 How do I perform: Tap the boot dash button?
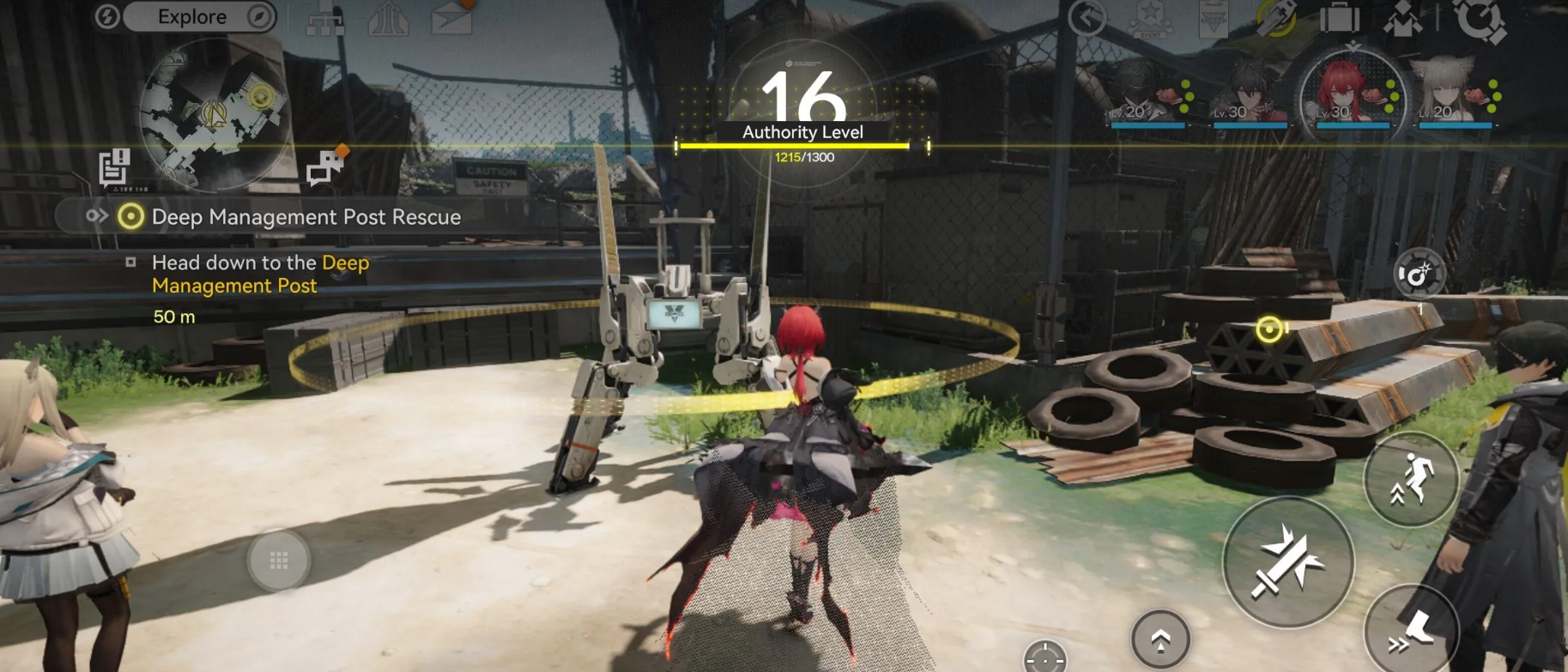point(1410,631)
